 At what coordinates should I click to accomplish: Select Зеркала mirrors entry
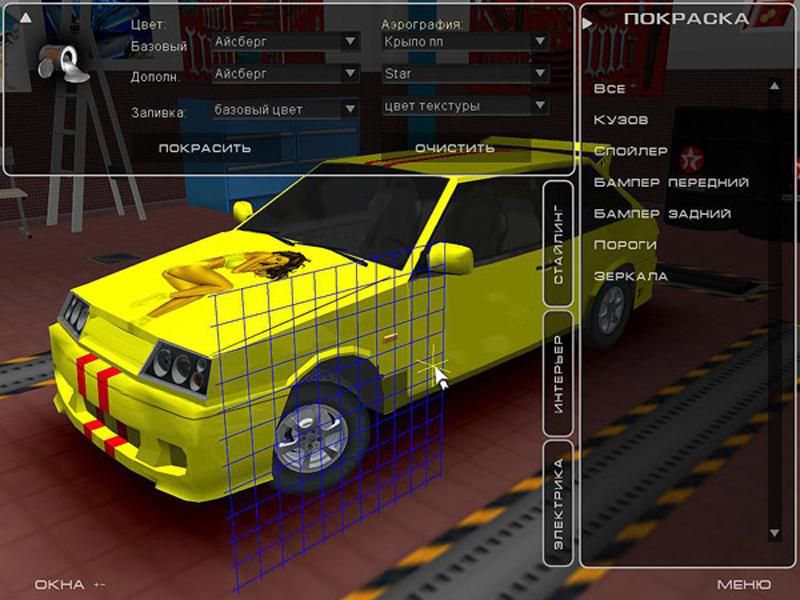(x=630, y=276)
